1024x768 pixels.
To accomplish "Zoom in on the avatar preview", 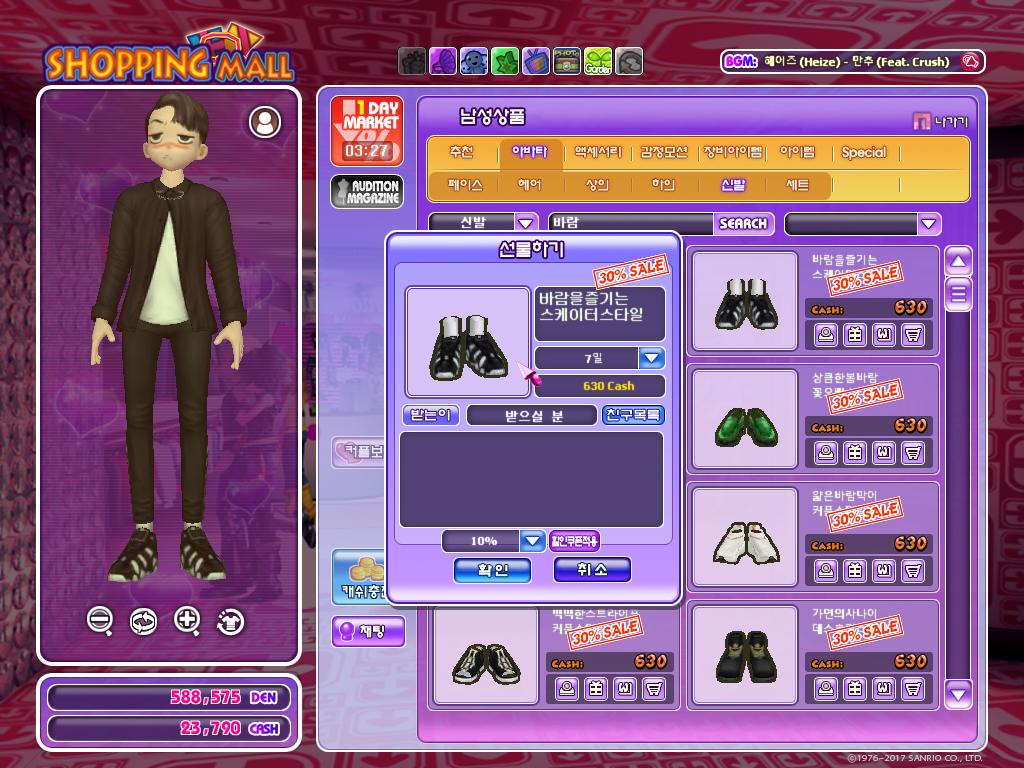I will pos(187,620).
